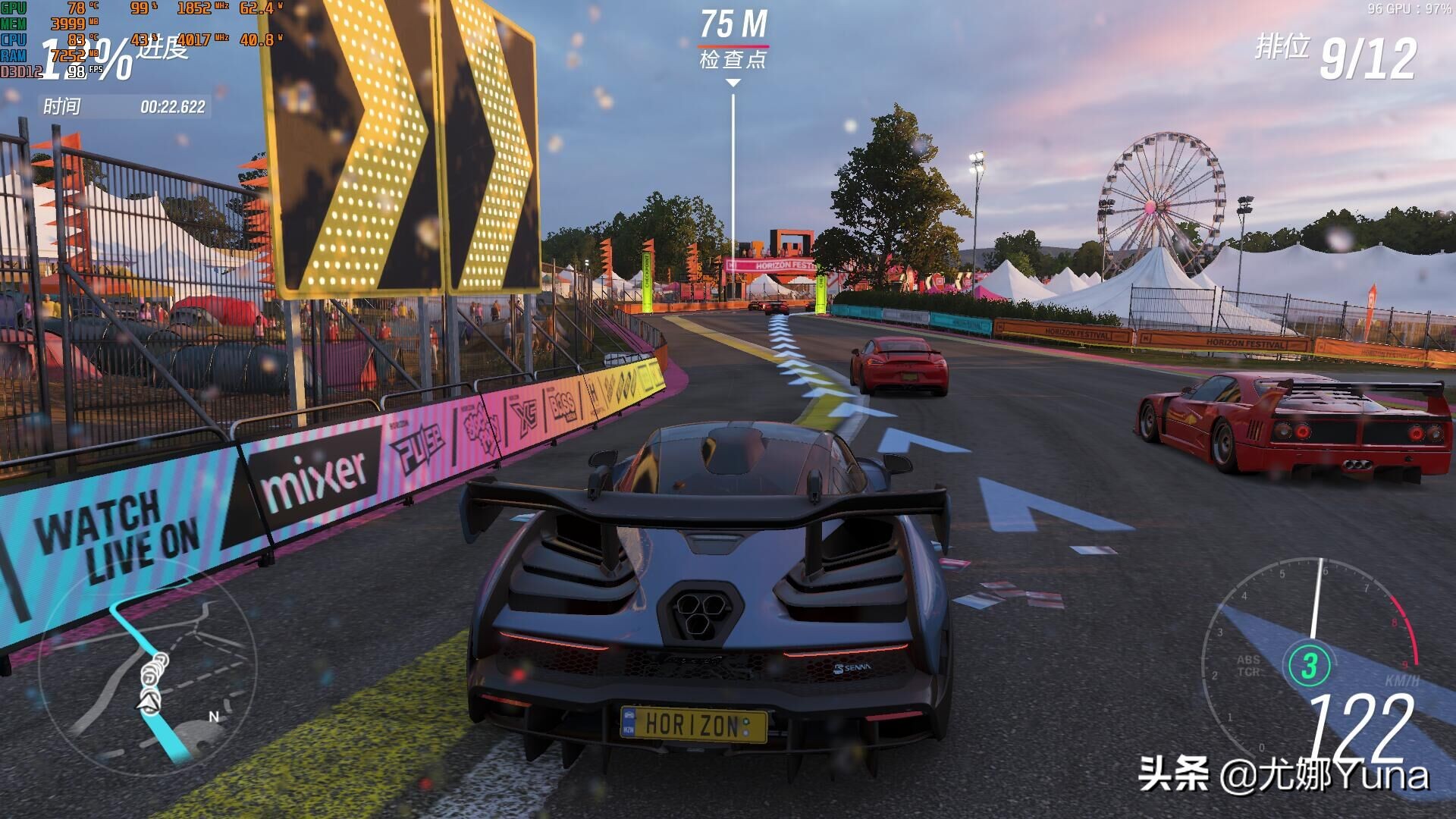This screenshot has height=819, width=1456.
Task: Select the player arrow on the minimap
Action: [149, 703]
